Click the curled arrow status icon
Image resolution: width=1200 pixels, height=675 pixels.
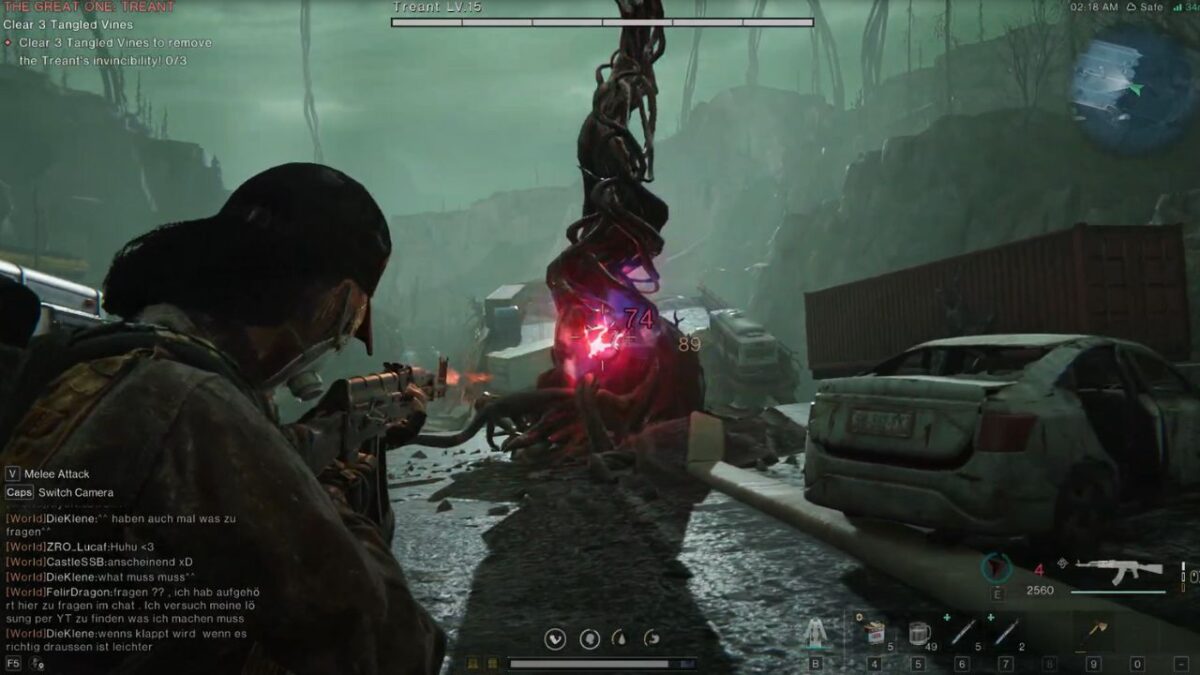click(x=651, y=638)
